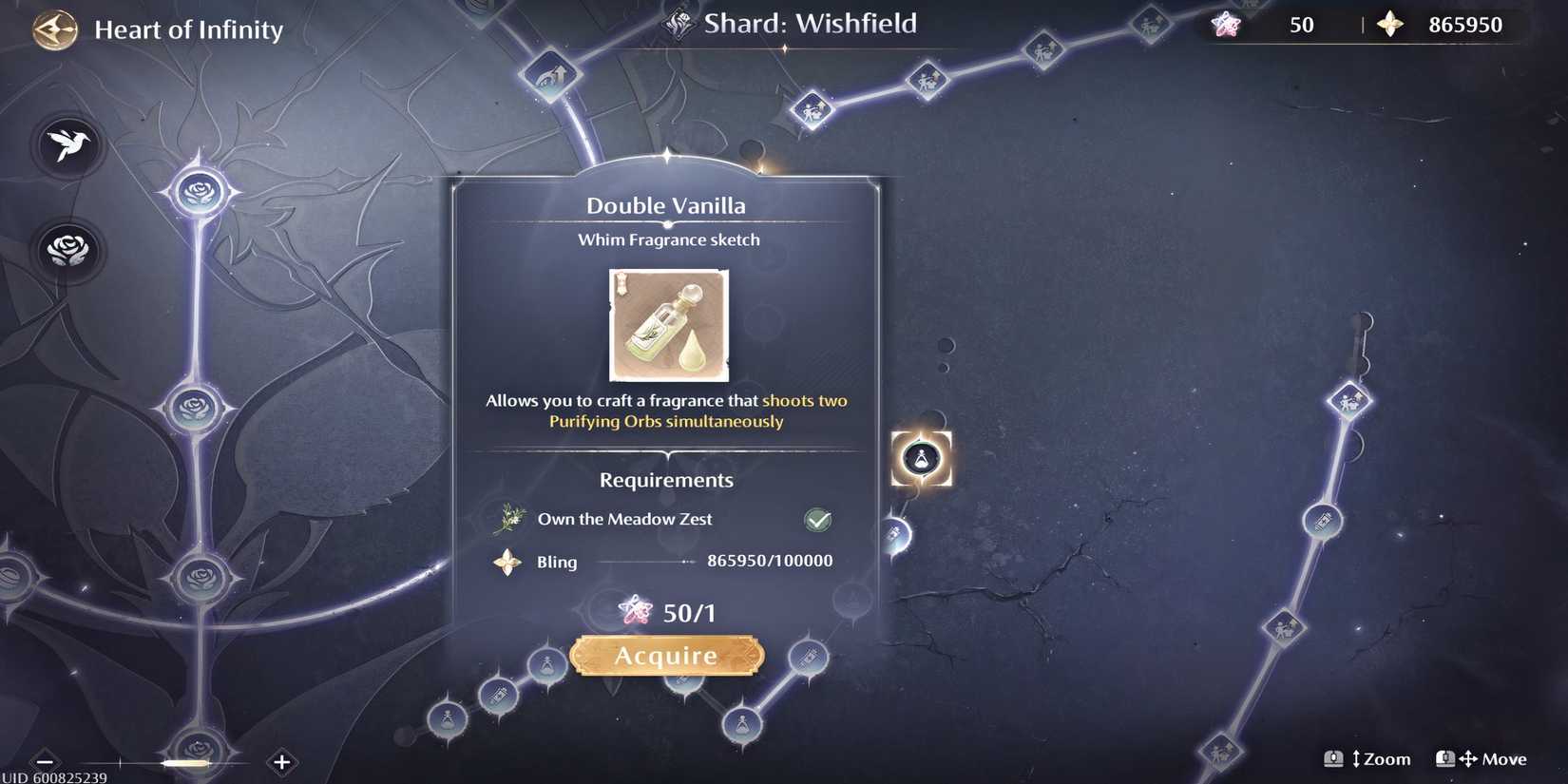Open the Double Vanilla item thumbnail
Screen dimensions: 1568x784
click(668, 325)
